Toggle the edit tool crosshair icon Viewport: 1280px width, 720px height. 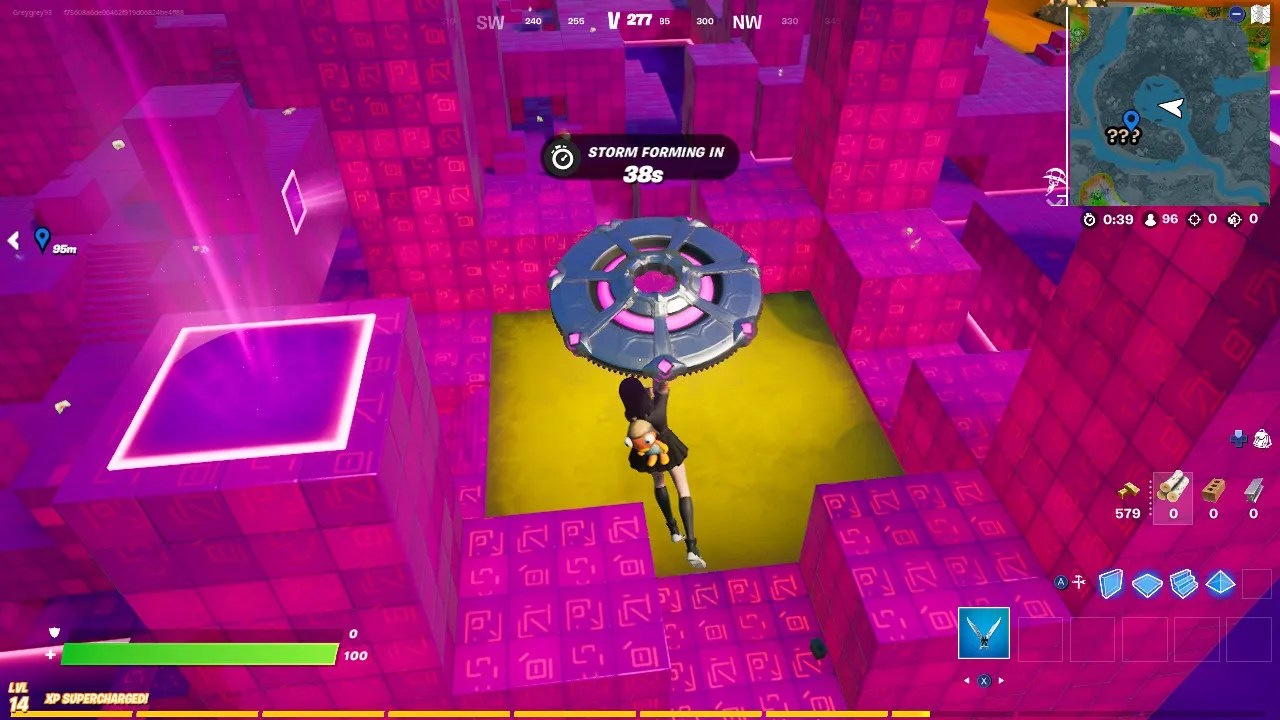pyautogui.click(x=1079, y=583)
